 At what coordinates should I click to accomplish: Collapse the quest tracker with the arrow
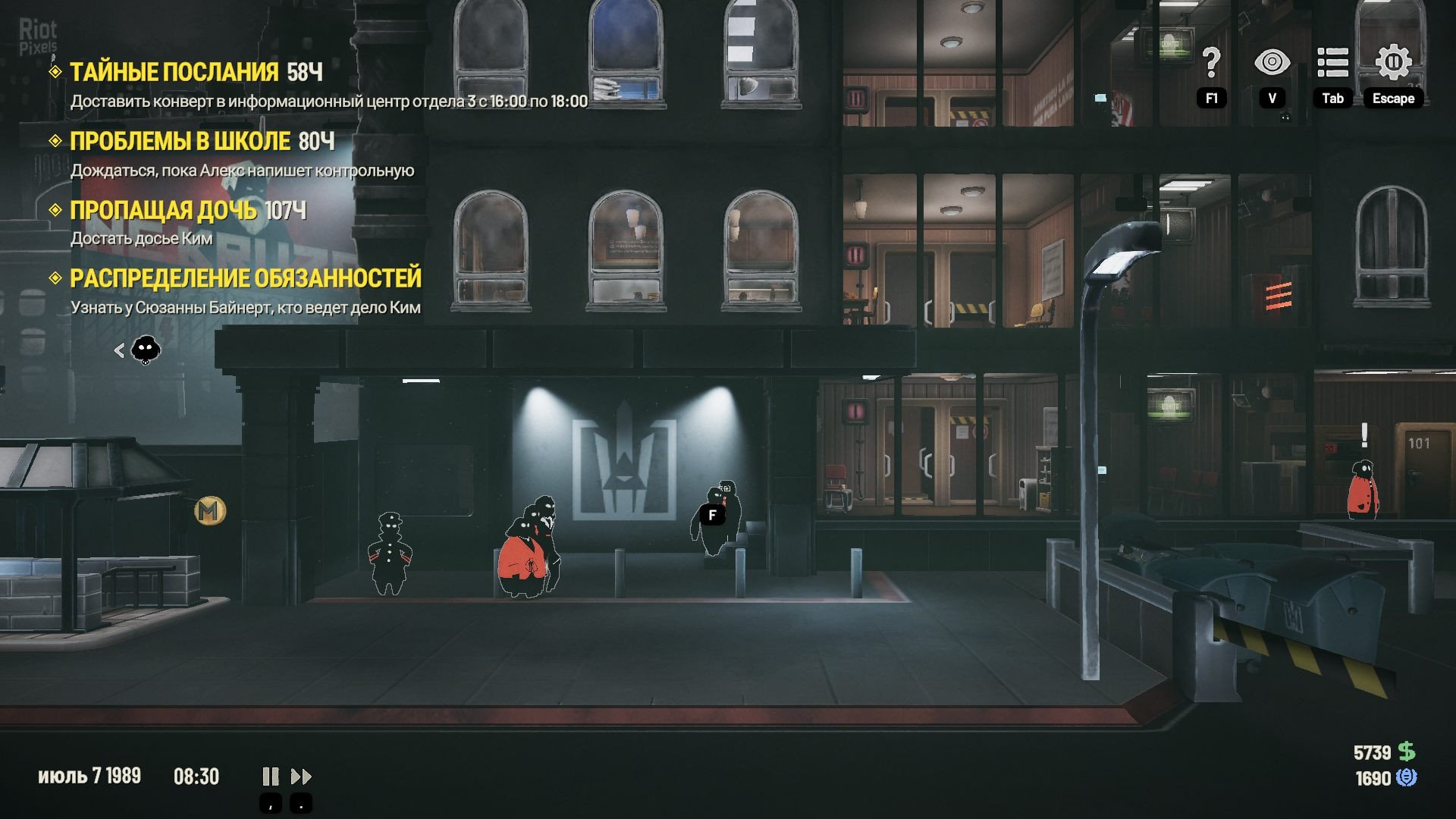click(119, 350)
